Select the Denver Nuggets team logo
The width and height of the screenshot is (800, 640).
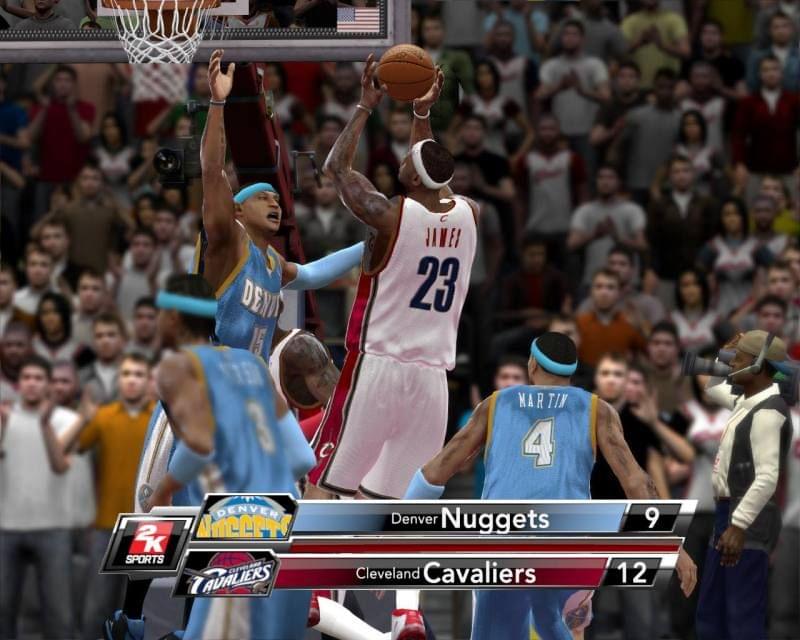point(244,518)
